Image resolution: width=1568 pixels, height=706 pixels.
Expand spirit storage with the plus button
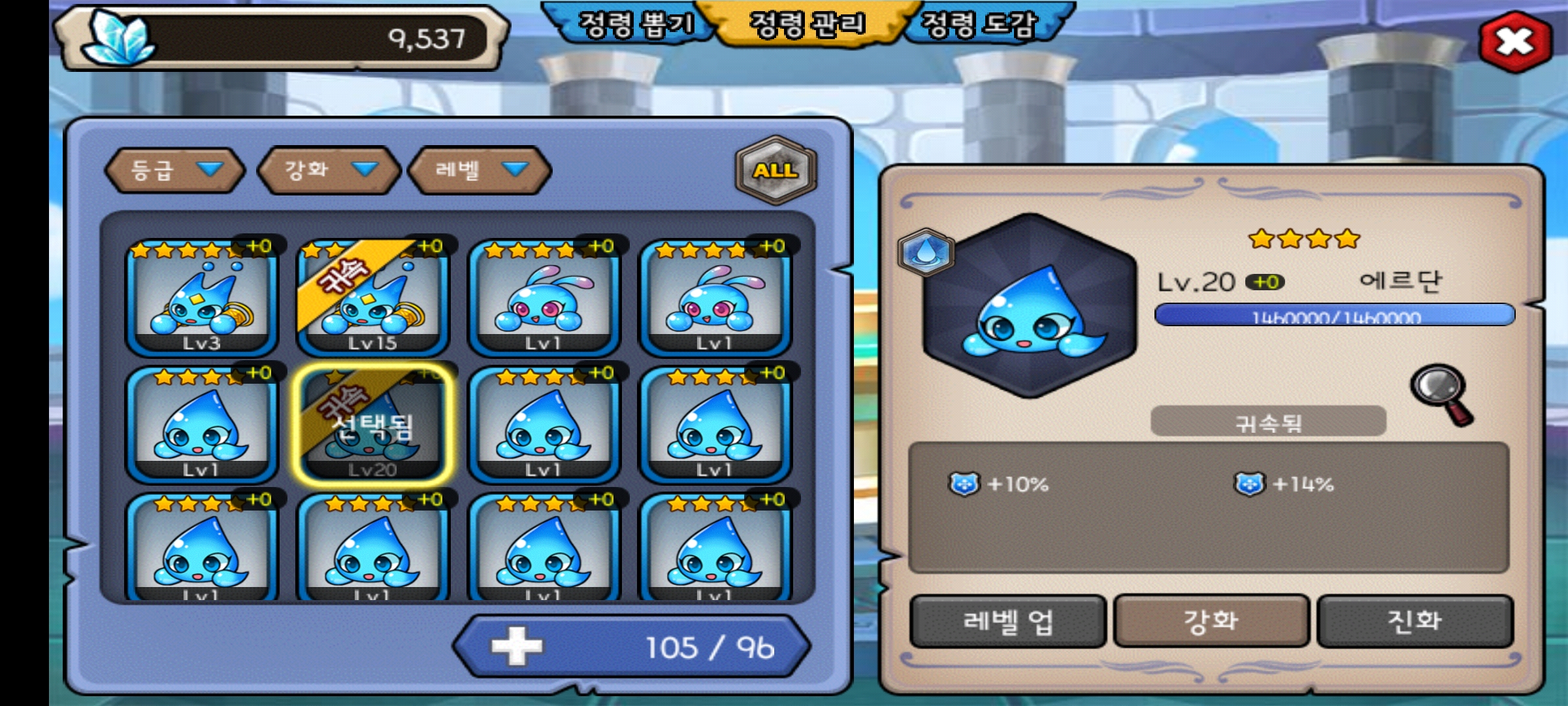click(x=517, y=646)
